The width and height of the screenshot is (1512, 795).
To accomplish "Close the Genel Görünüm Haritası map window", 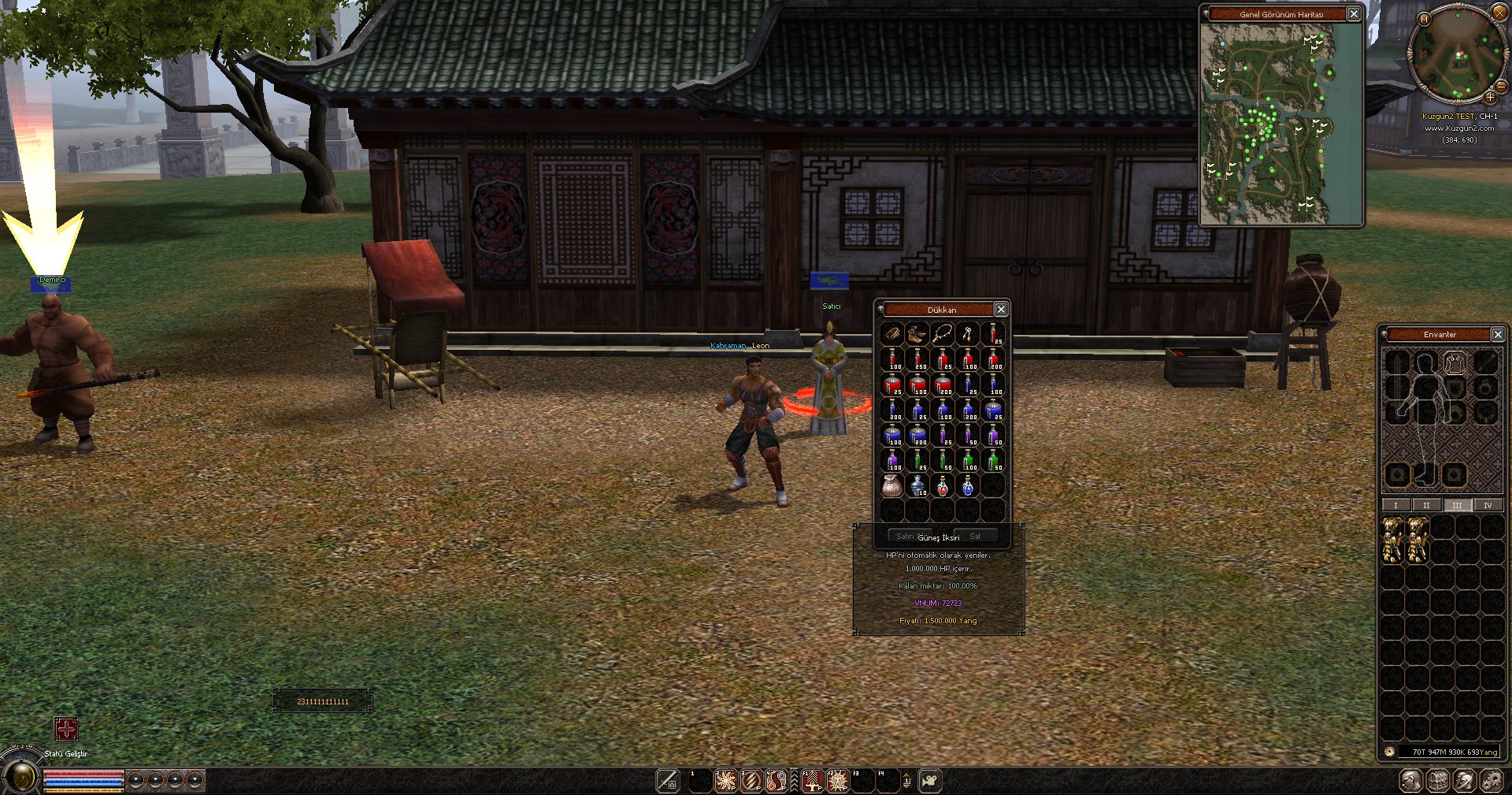I will 1354,14.
